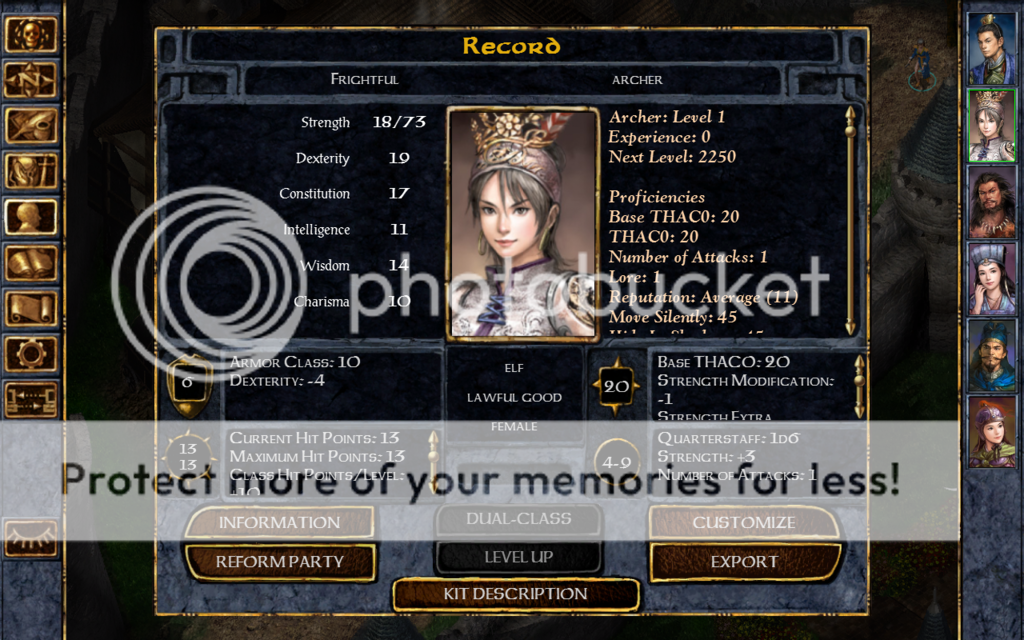Open the inventory armor icon
Image resolution: width=1024 pixels, height=640 pixels.
click(30, 171)
